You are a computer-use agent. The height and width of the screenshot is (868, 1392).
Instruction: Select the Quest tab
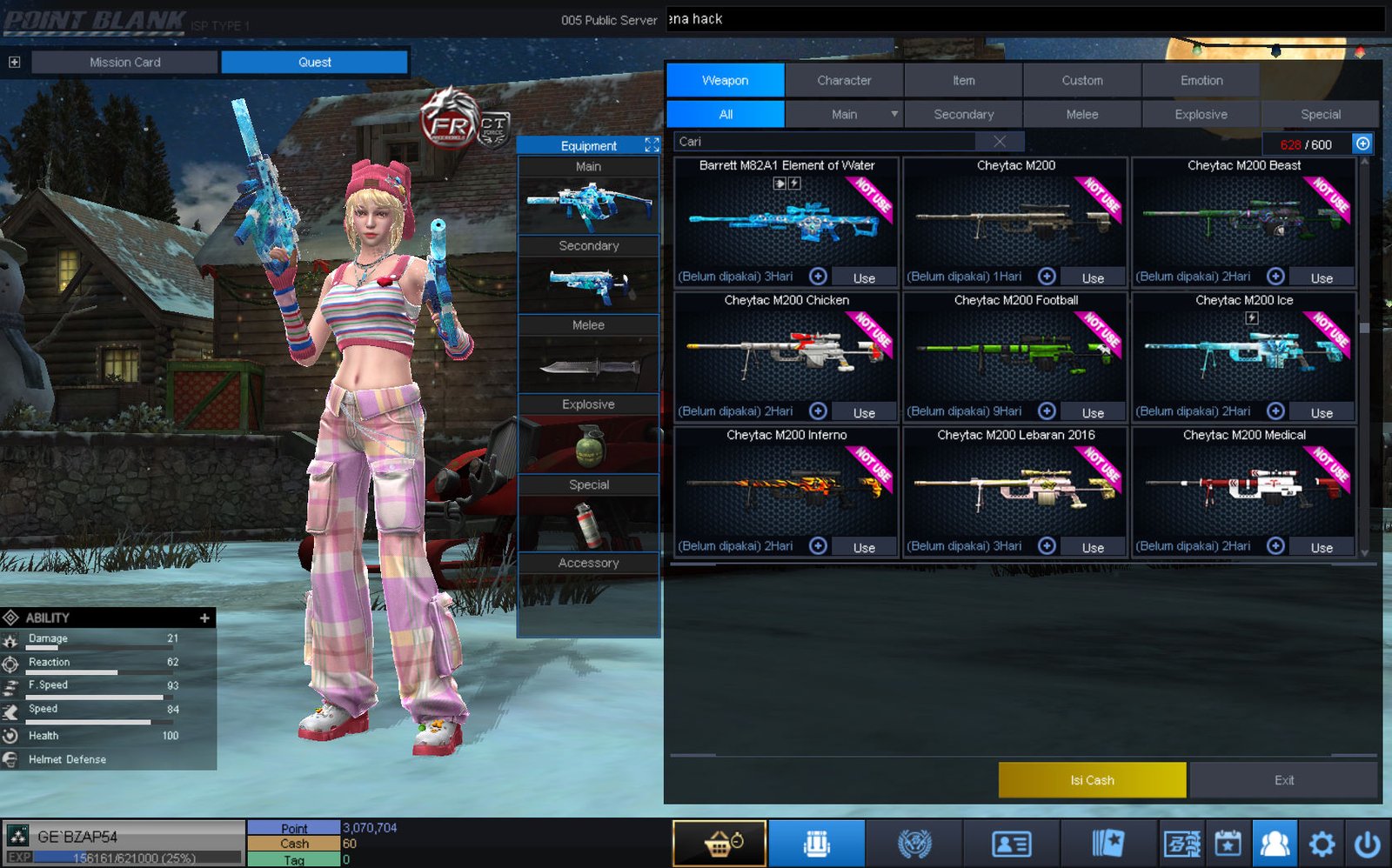coord(314,63)
